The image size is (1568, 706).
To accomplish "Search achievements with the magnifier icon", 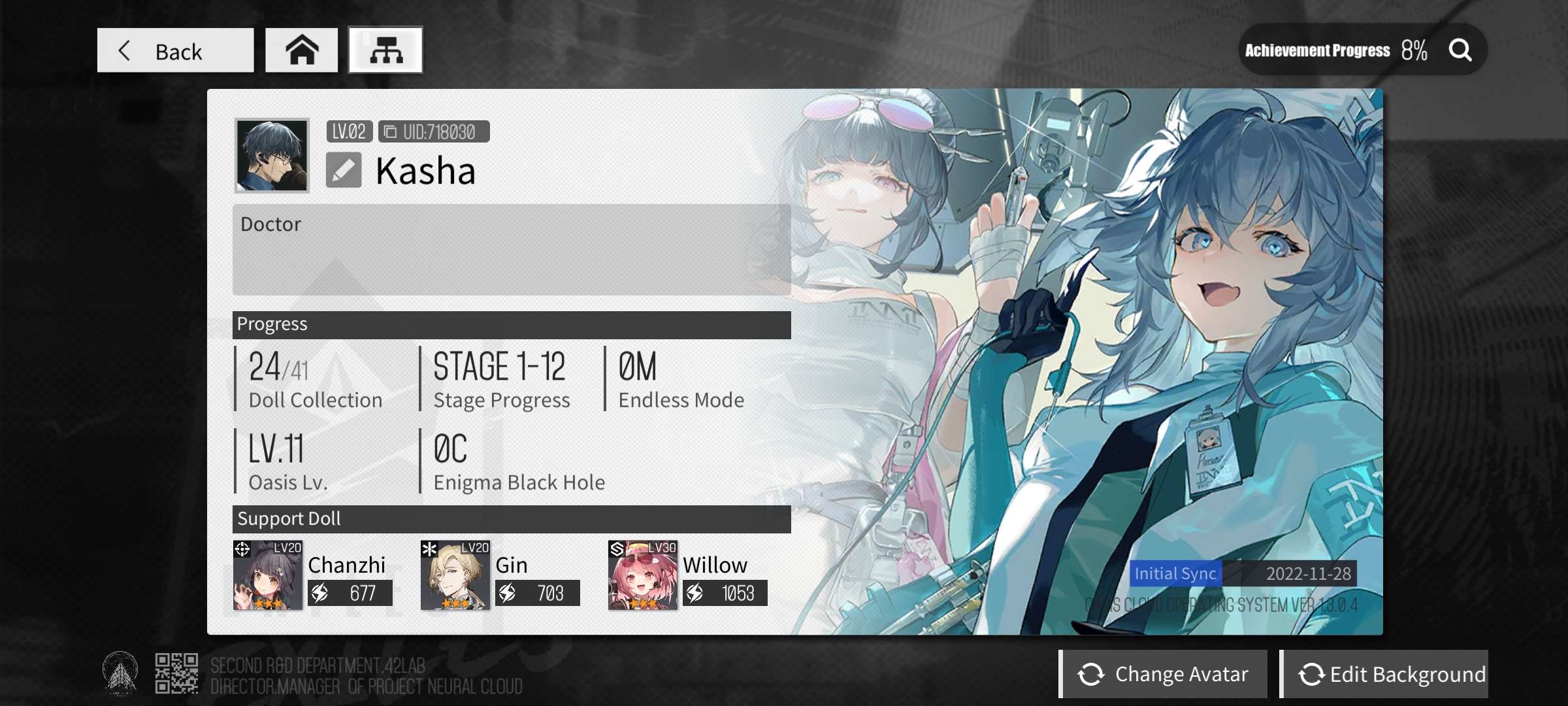I will (x=1460, y=50).
